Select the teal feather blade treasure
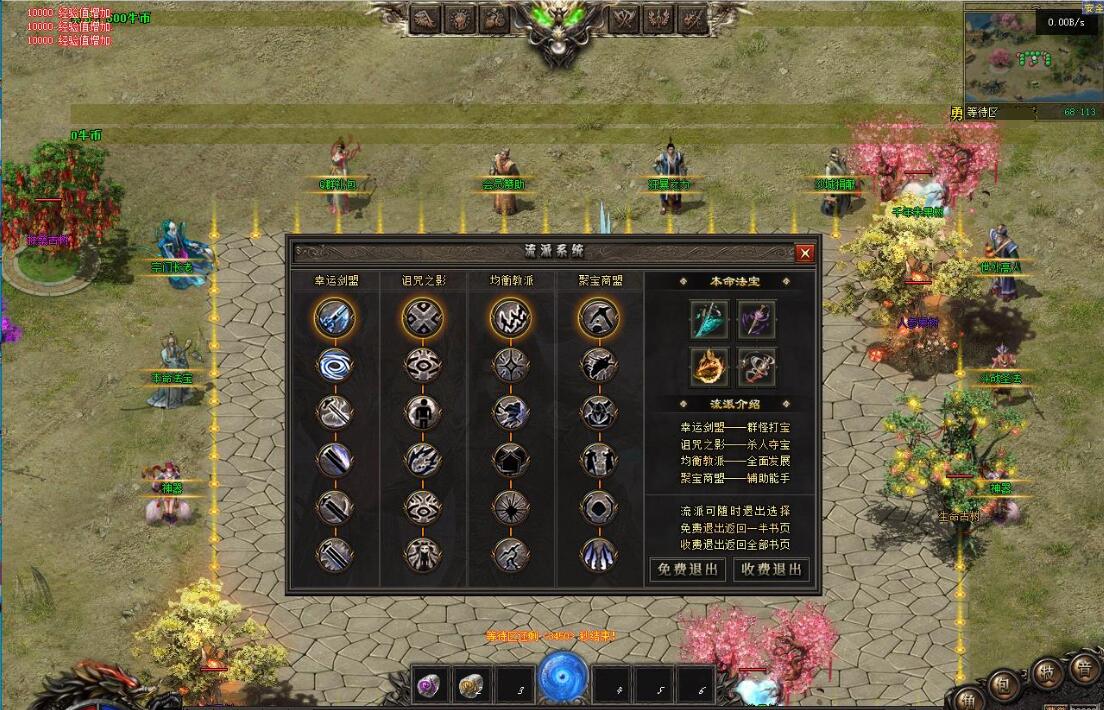The height and width of the screenshot is (710, 1104). pyautogui.click(x=709, y=319)
